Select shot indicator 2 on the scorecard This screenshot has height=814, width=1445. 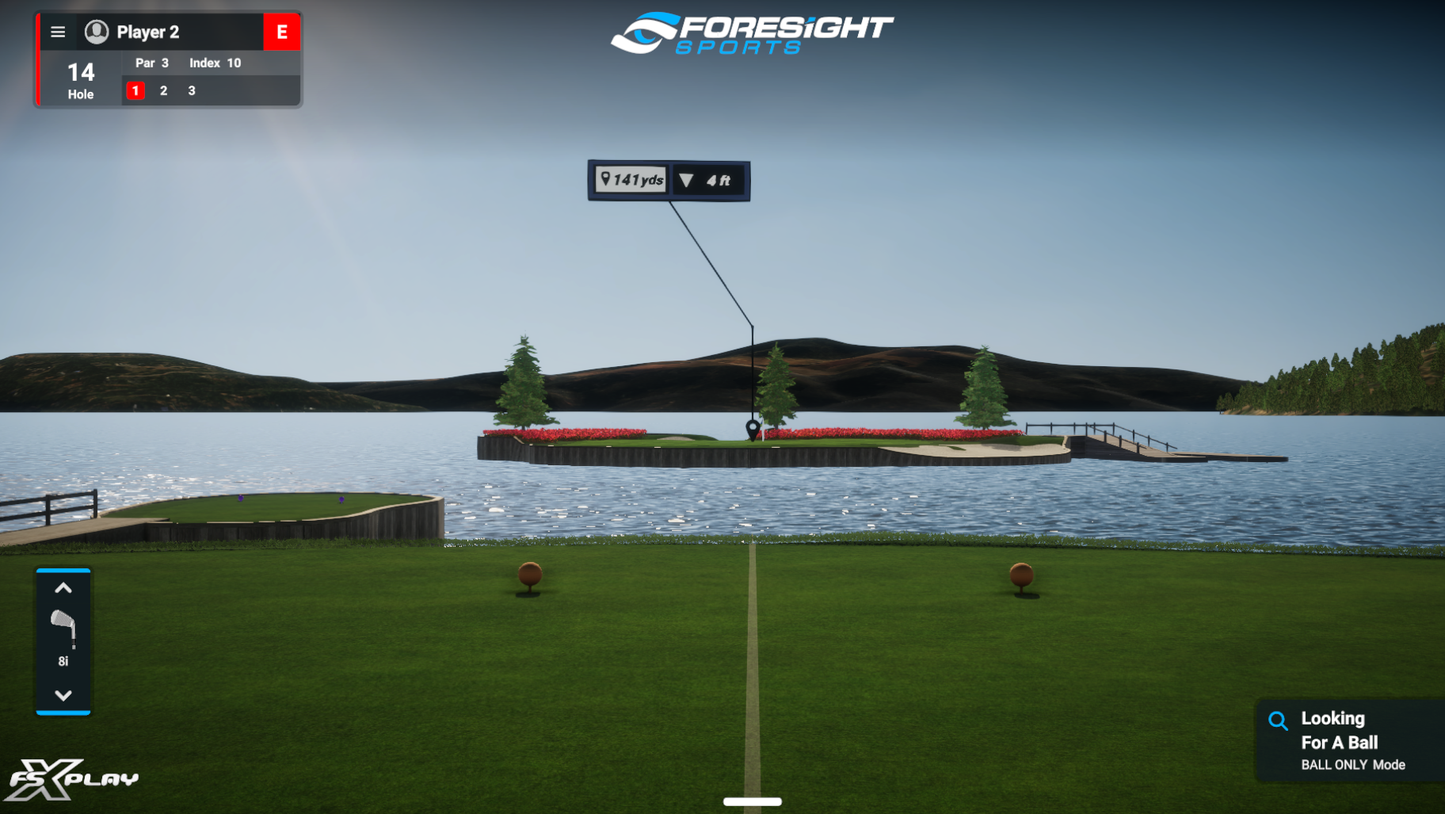[162, 90]
